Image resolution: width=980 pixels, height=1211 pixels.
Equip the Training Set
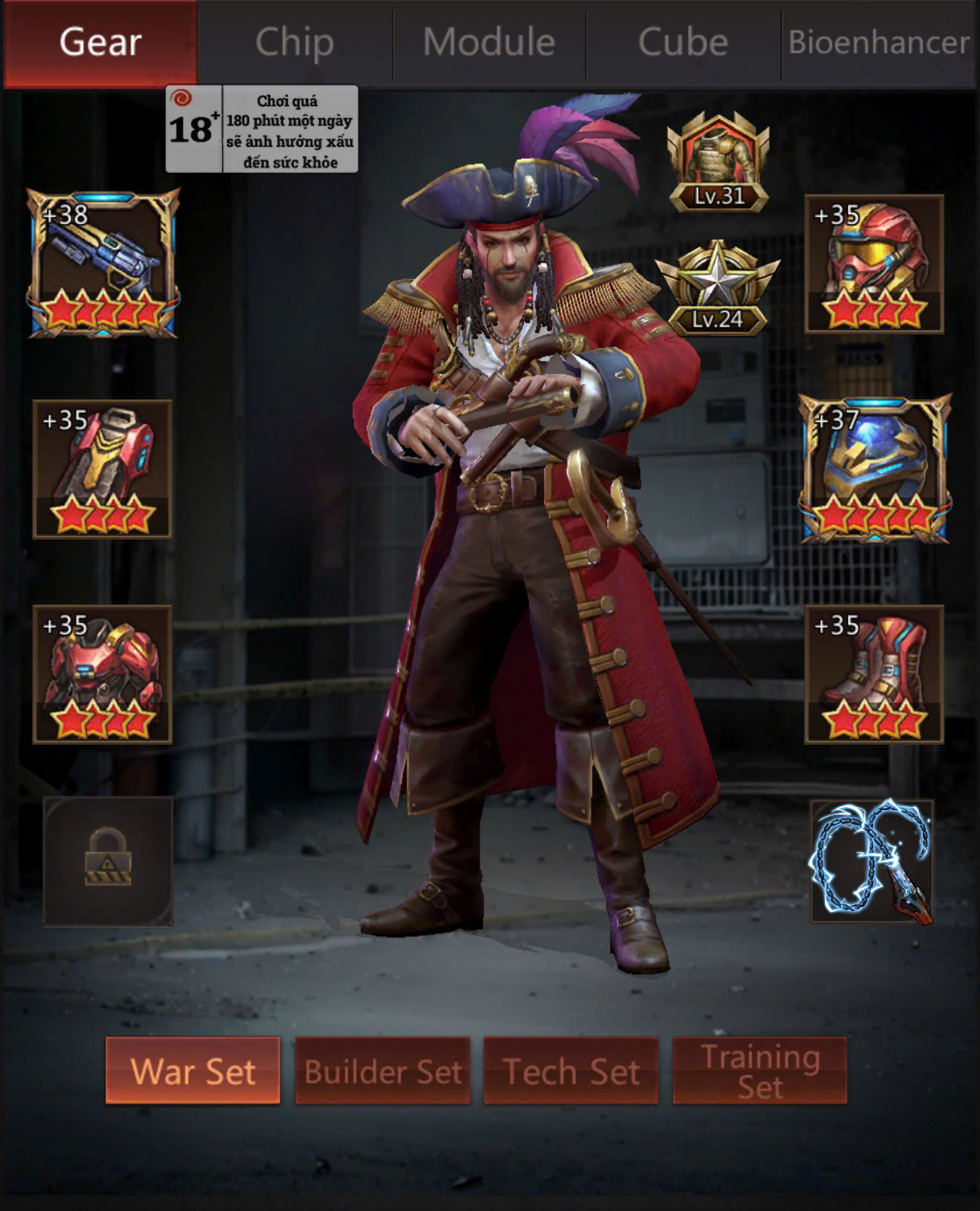coord(759,1071)
